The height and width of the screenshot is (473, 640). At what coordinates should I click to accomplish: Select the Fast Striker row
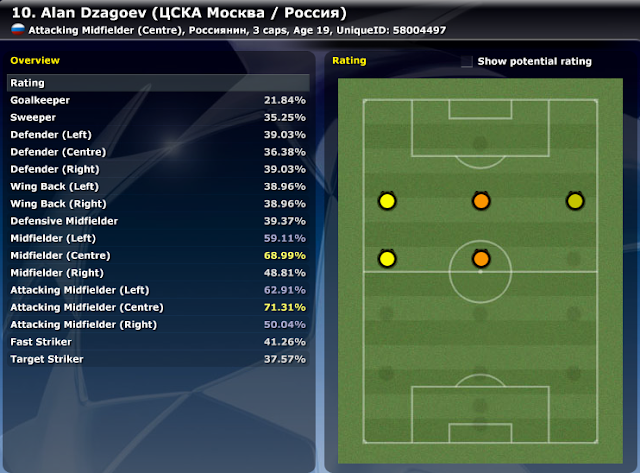(x=158, y=342)
